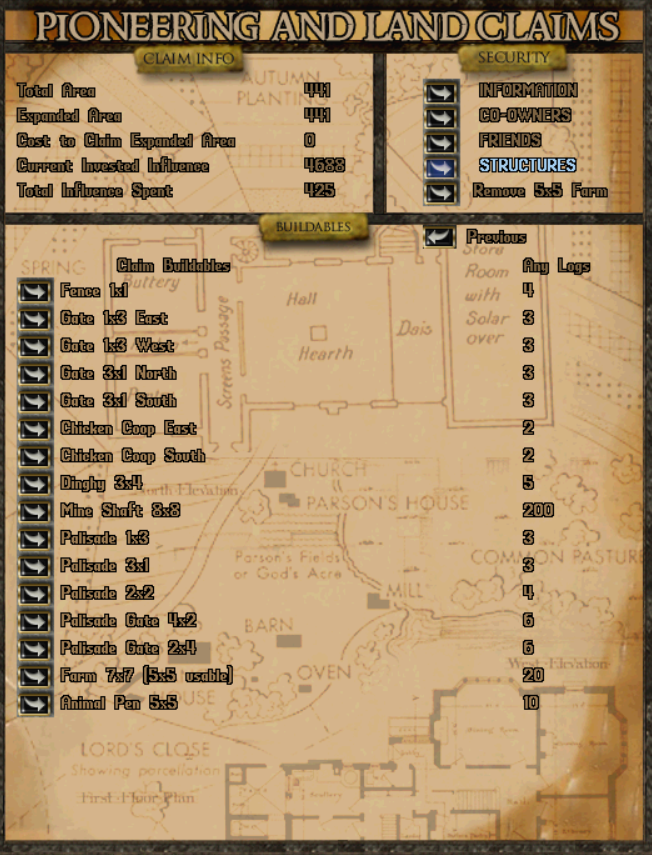This screenshot has width=652, height=855.
Task: Open the Information security option
Action: click(441, 92)
